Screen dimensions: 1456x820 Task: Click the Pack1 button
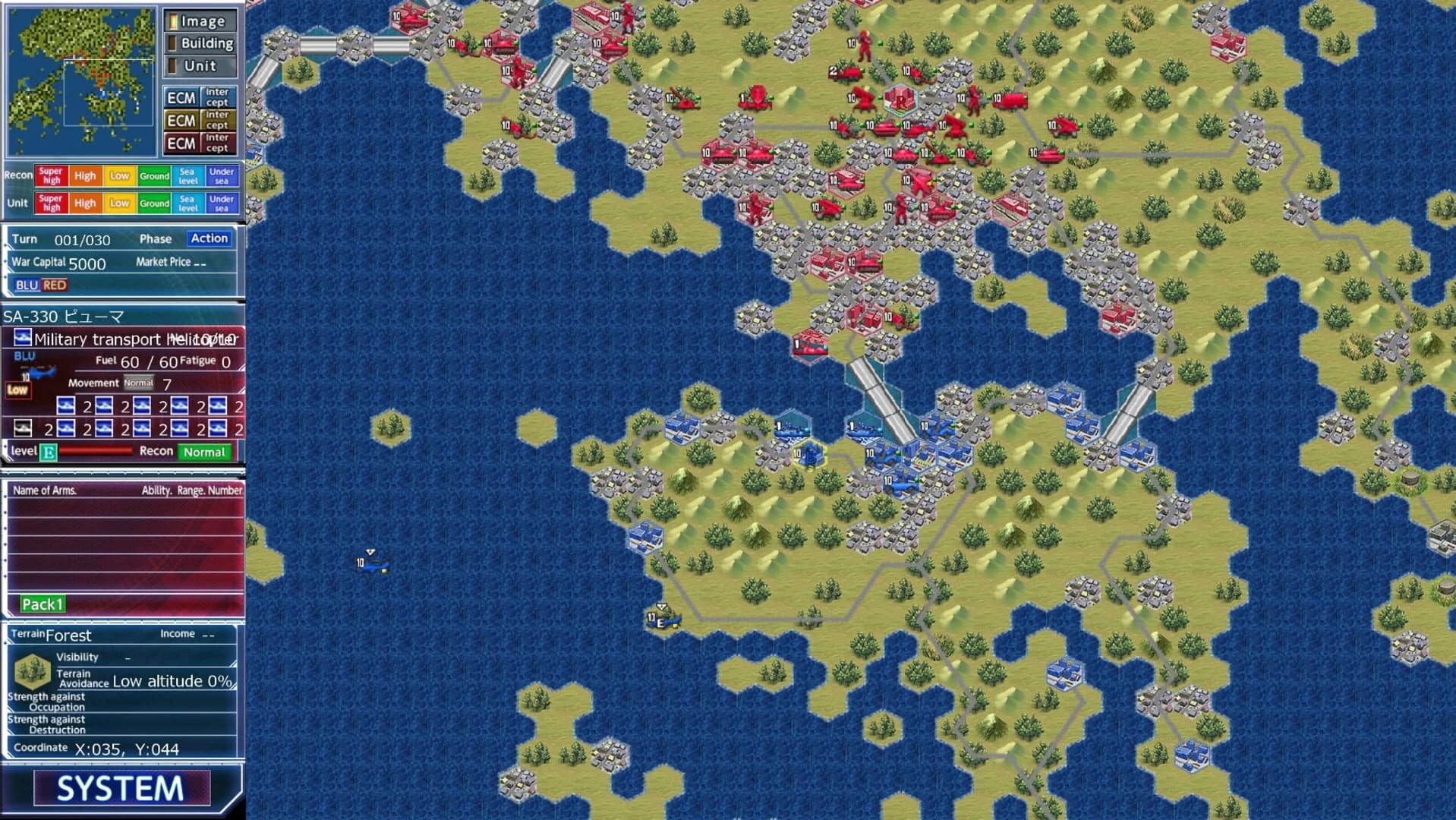(42, 604)
